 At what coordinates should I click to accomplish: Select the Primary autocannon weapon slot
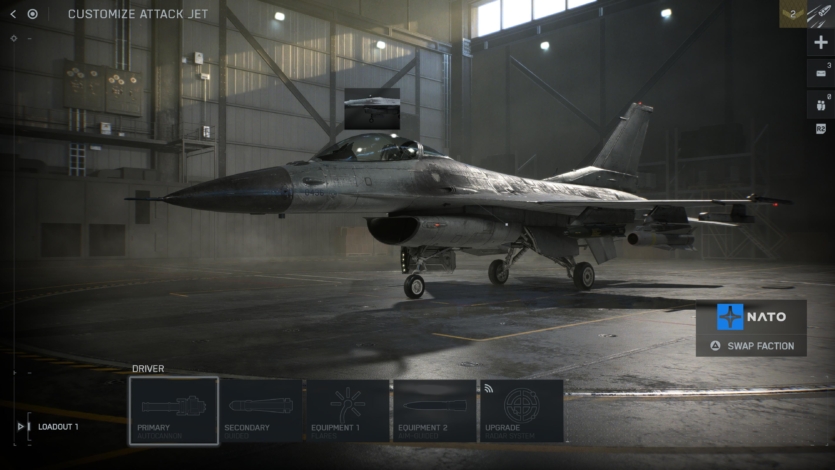click(x=173, y=410)
